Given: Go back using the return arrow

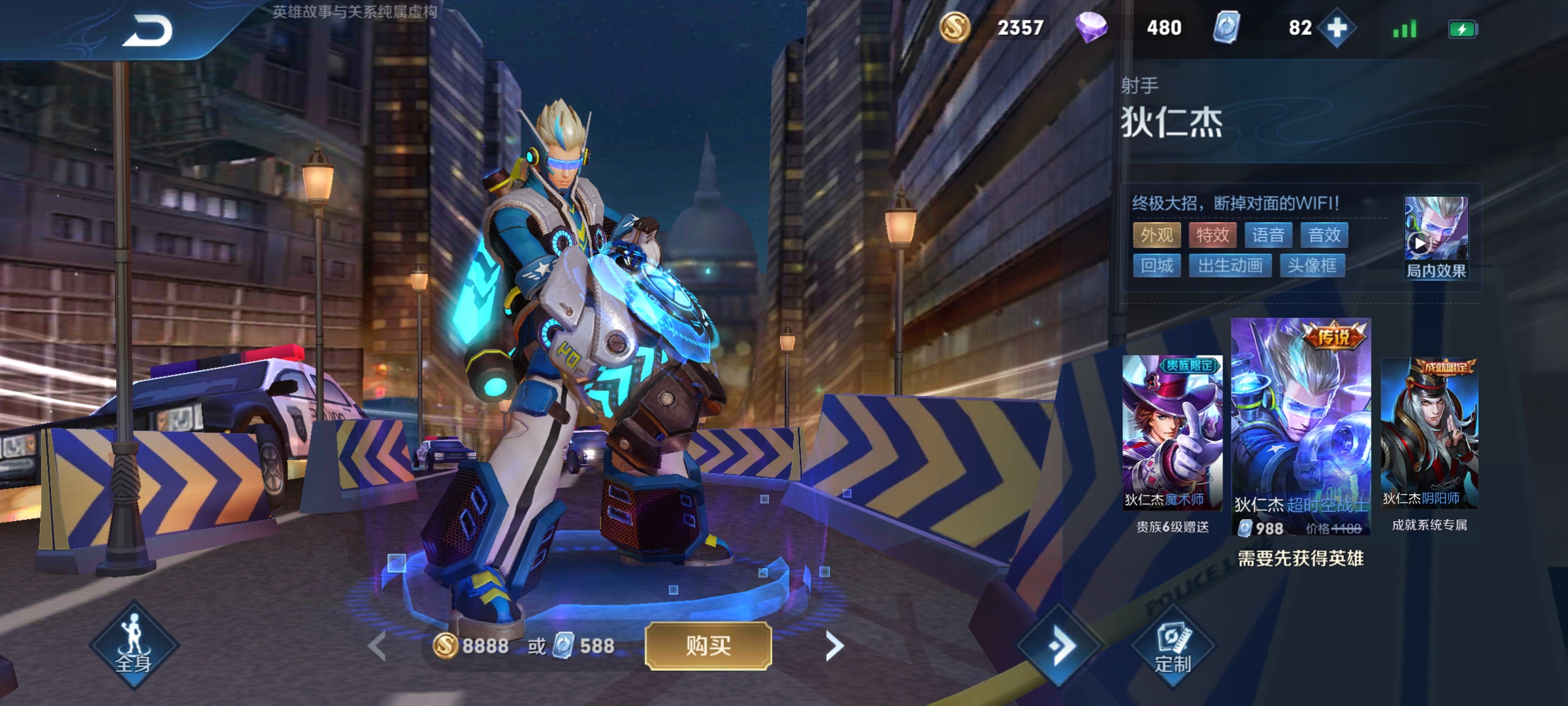Looking at the screenshot, I should click(148, 31).
